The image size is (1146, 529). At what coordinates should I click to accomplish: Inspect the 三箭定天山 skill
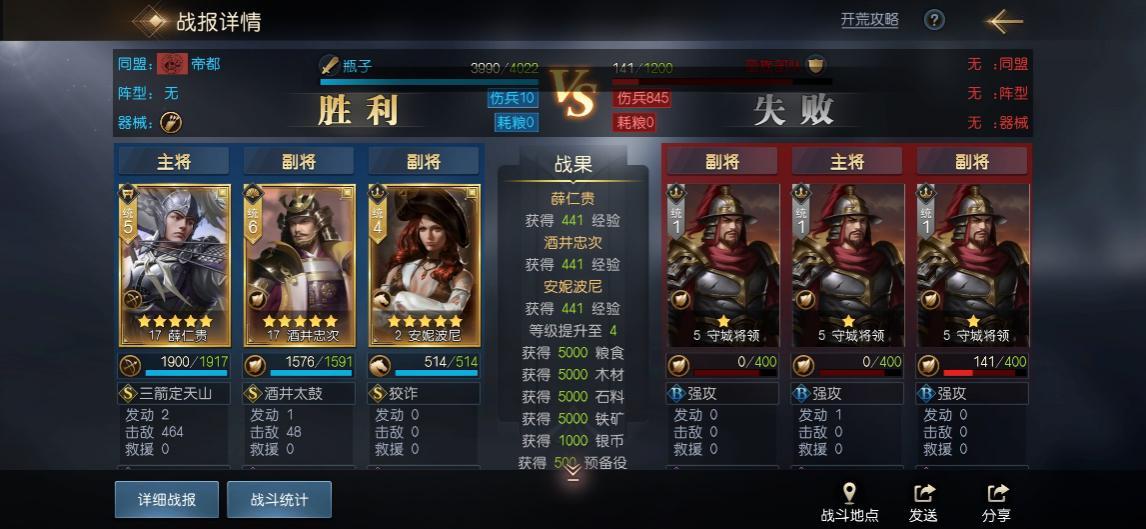pos(174,394)
